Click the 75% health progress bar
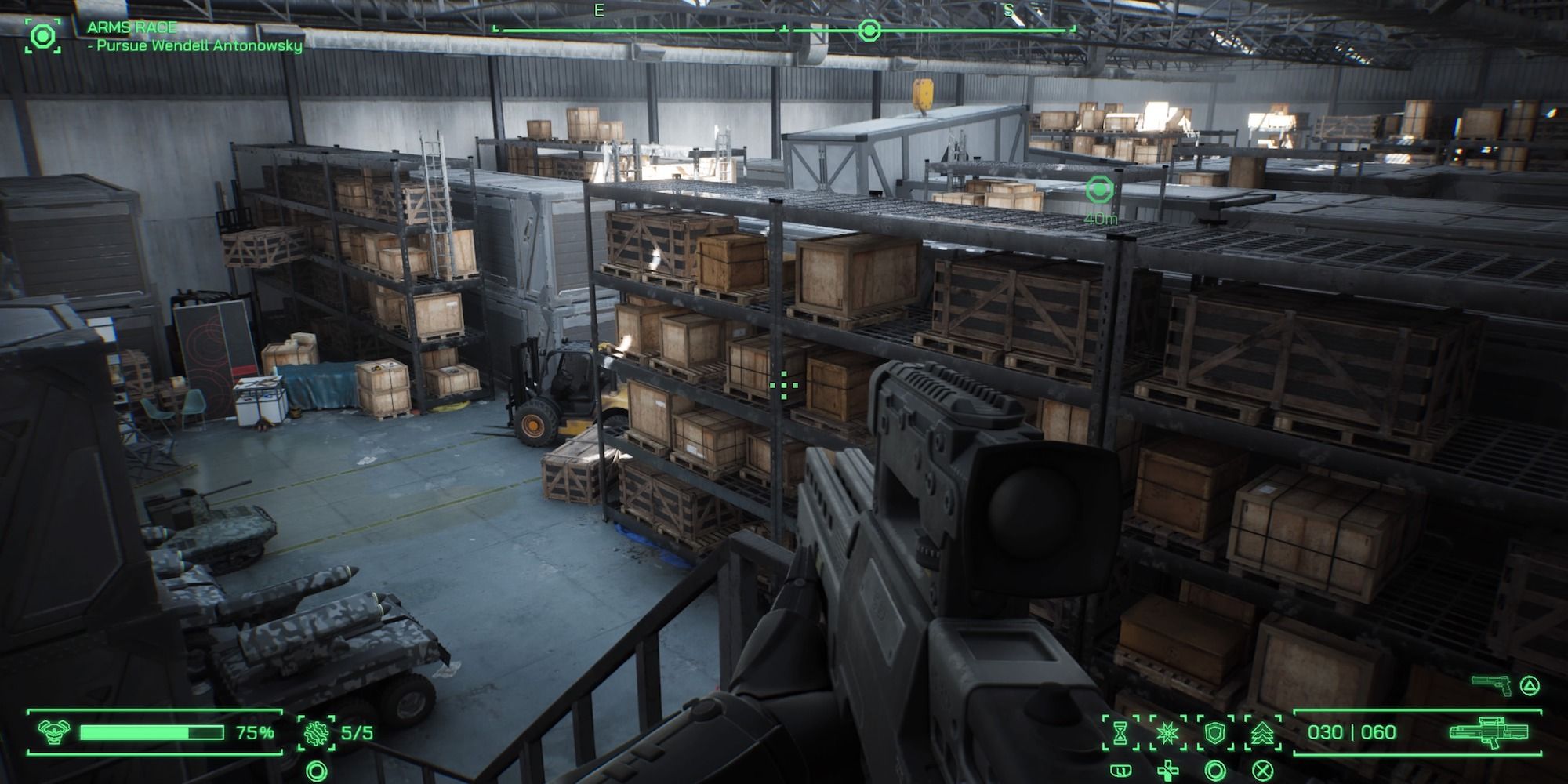 pyautogui.click(x=153, y=732)
